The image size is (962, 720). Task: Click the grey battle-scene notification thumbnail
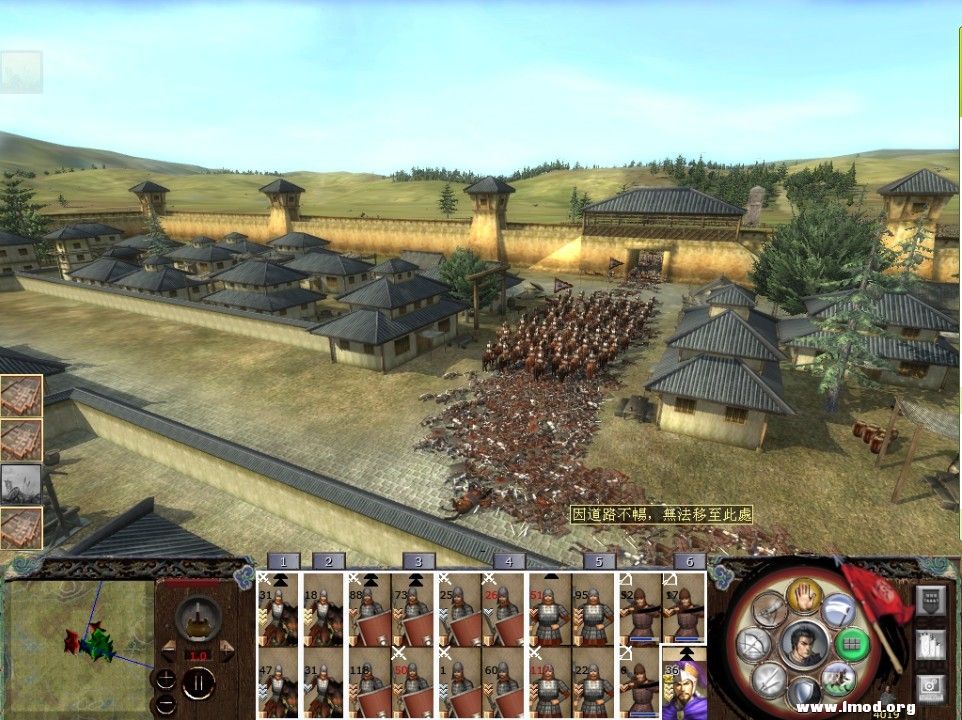coord(21,483)
